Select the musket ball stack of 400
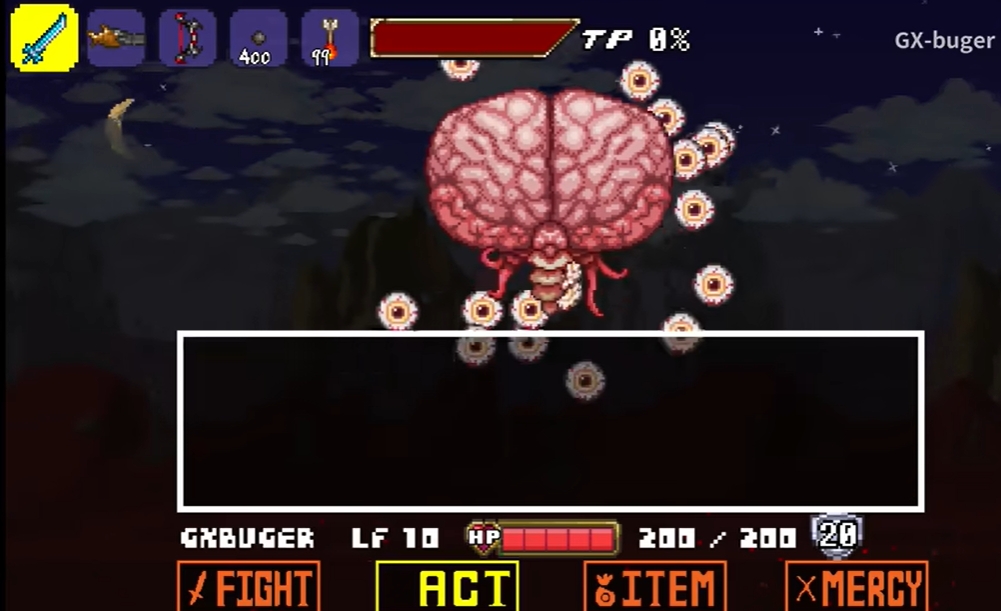 [258, 38]
